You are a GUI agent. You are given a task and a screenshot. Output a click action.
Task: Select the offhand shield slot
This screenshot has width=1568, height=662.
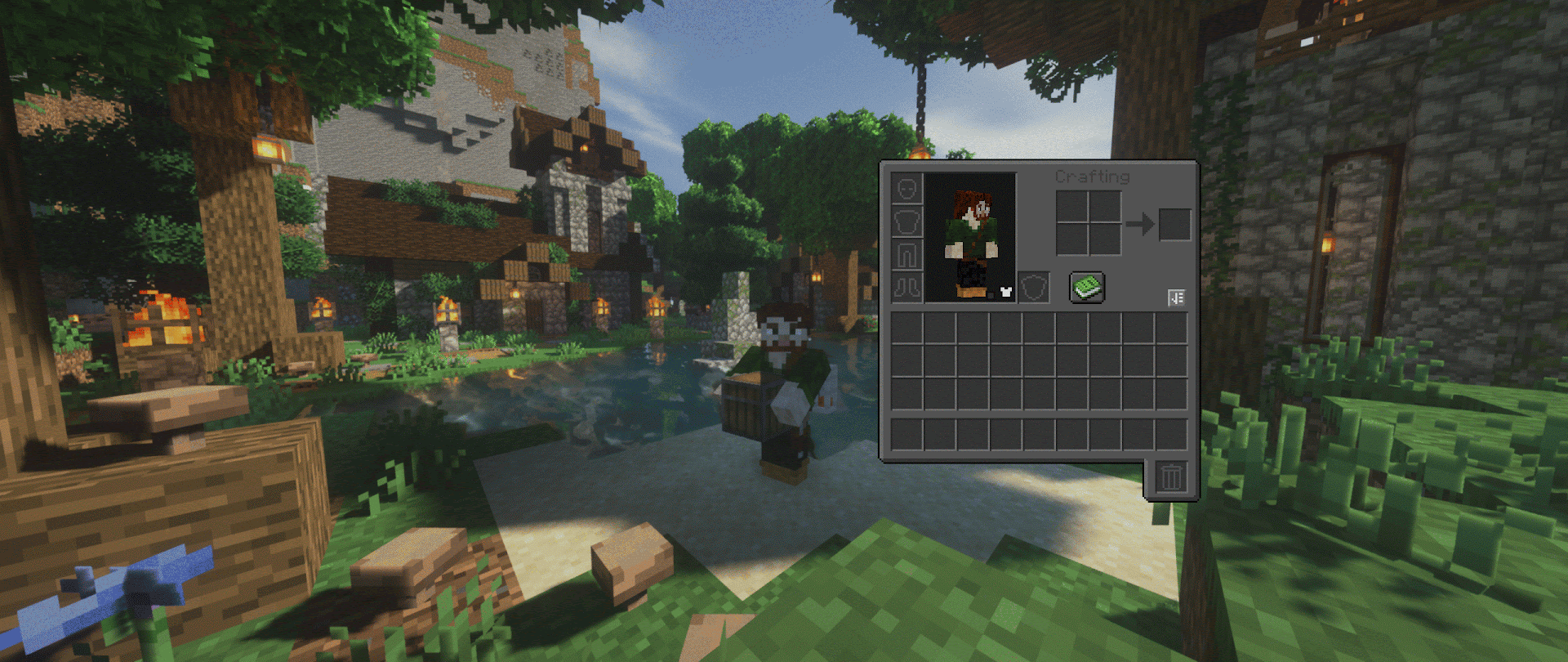pos(1034,287)
